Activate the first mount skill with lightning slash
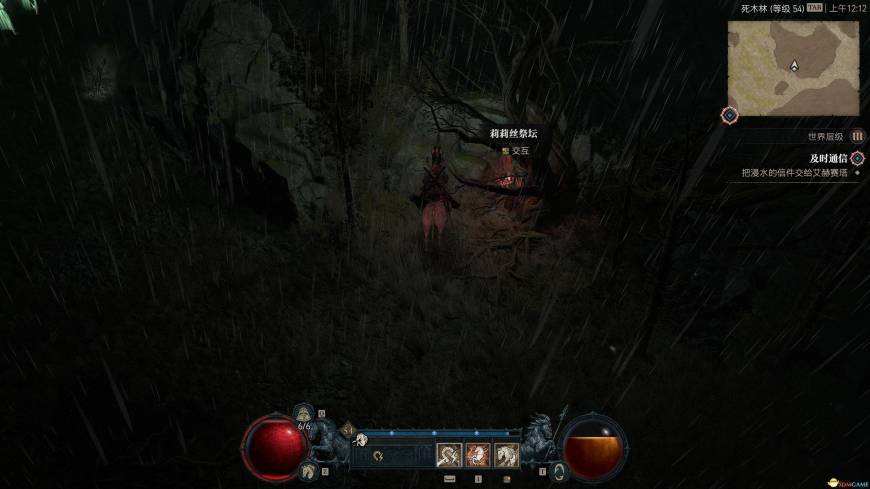The width and height of the screenshot is (870, 489). pos(449,455)
